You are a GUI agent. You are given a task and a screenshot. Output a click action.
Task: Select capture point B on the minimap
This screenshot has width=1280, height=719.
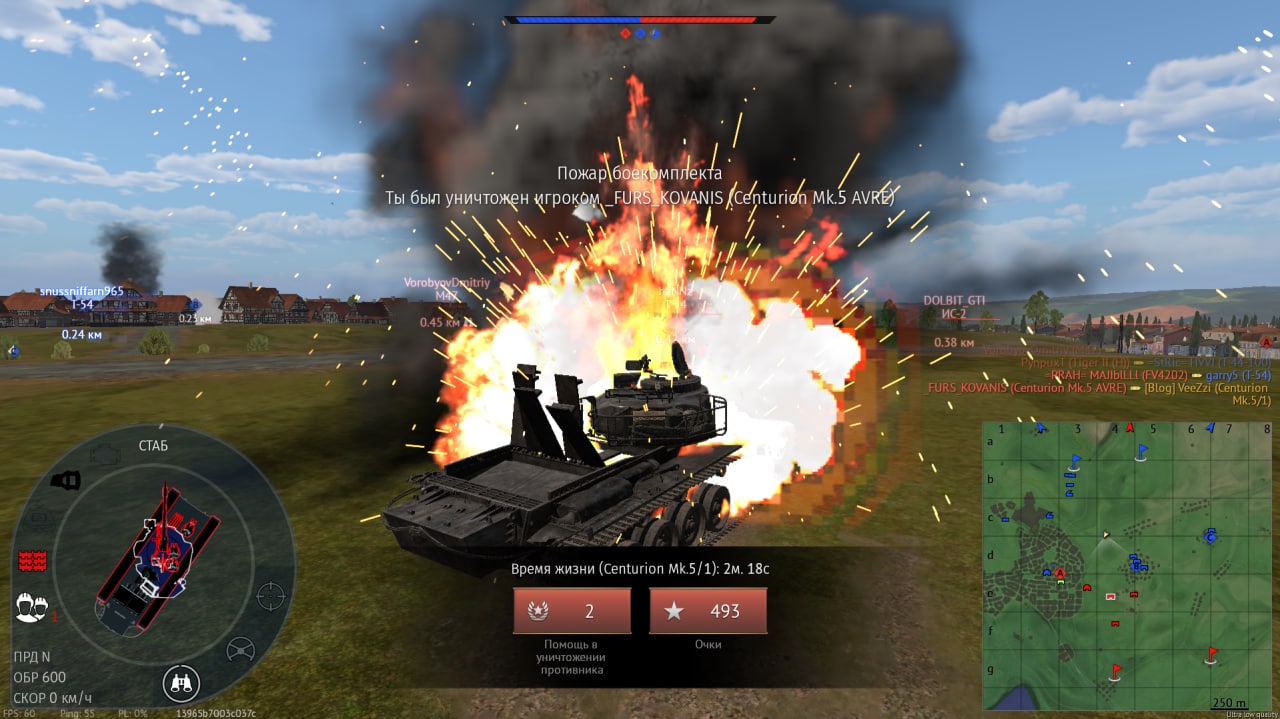pyautogui.click(x=1135, y=565)
